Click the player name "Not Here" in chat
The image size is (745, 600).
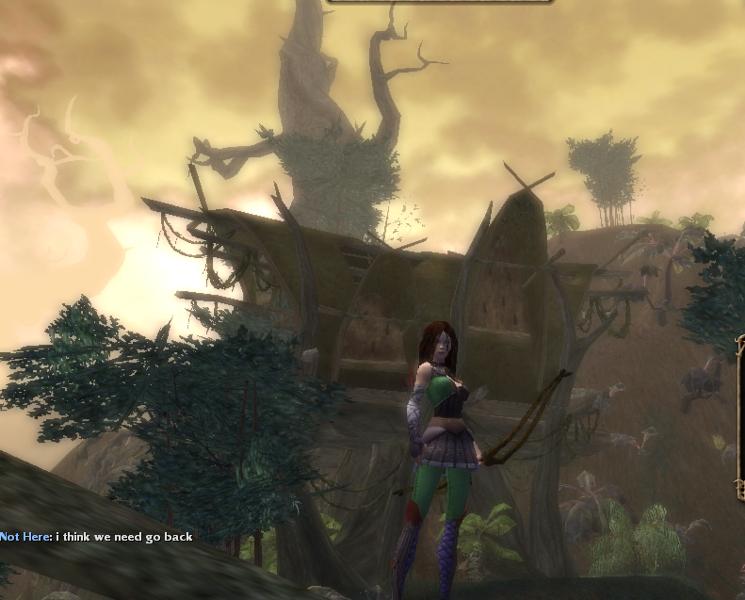tap(25, 537)
